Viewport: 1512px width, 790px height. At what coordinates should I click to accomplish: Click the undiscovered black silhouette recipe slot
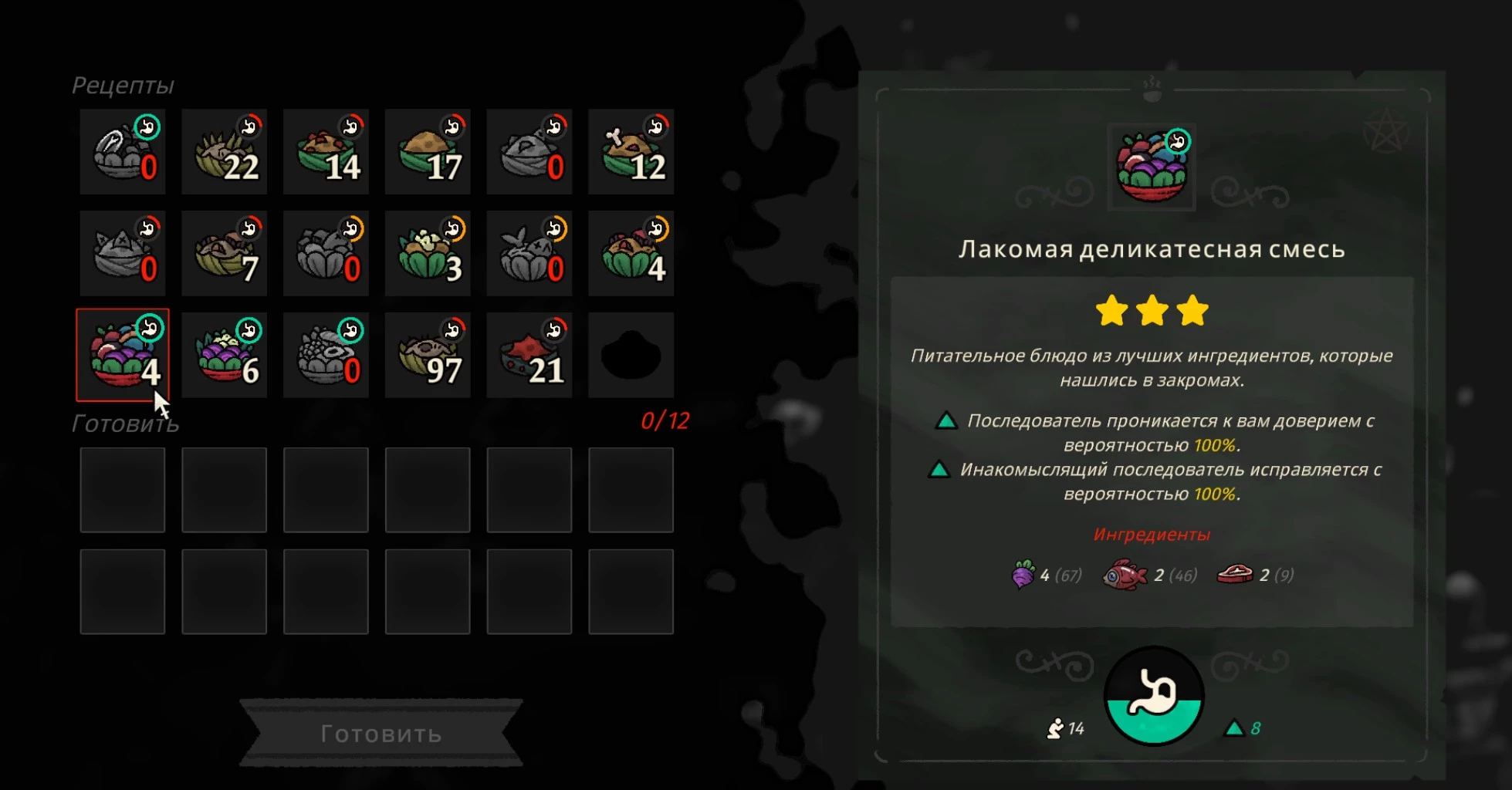[x=631, y=355]
